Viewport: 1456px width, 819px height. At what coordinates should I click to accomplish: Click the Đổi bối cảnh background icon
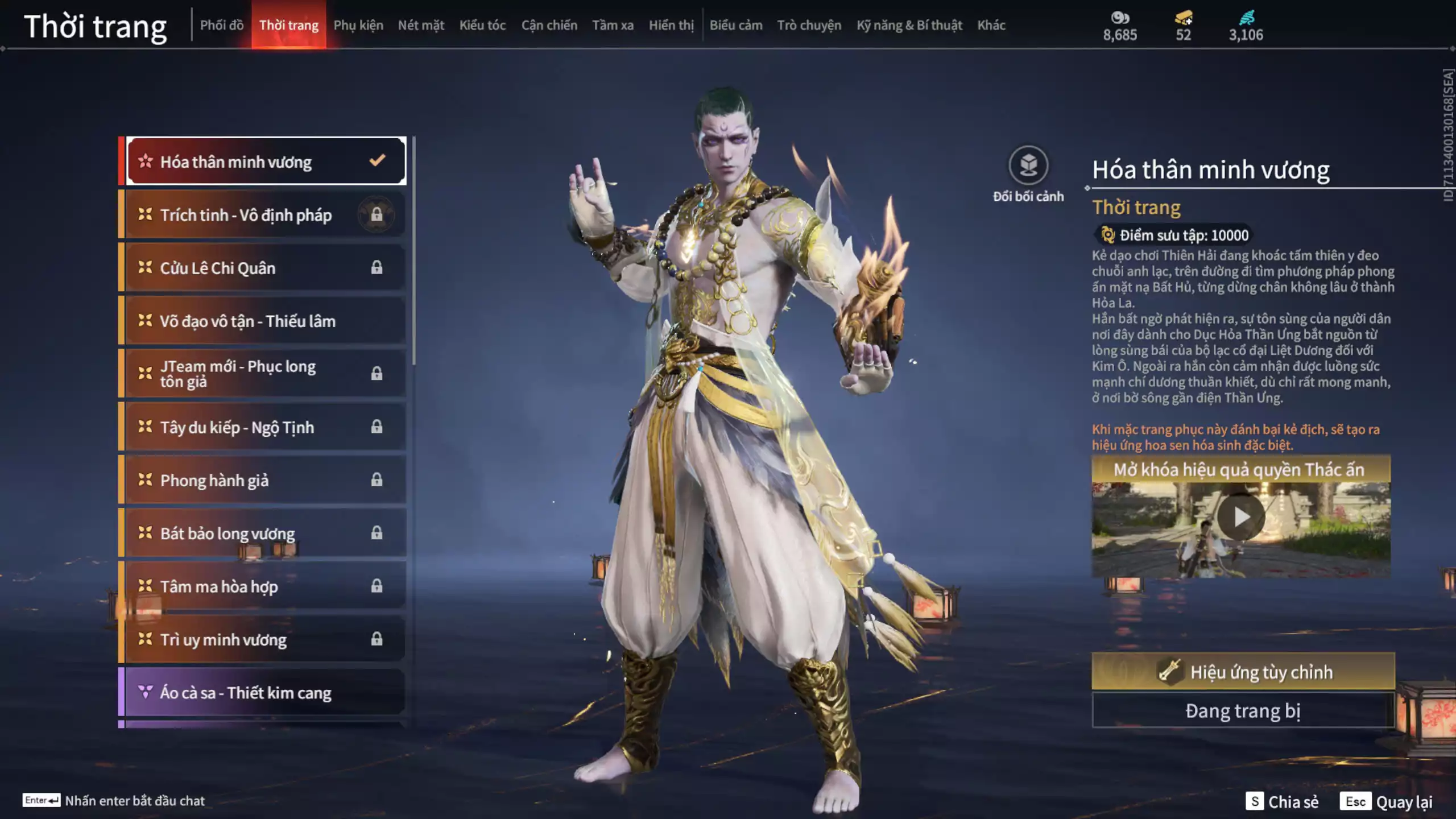(x=1028, y=166)
